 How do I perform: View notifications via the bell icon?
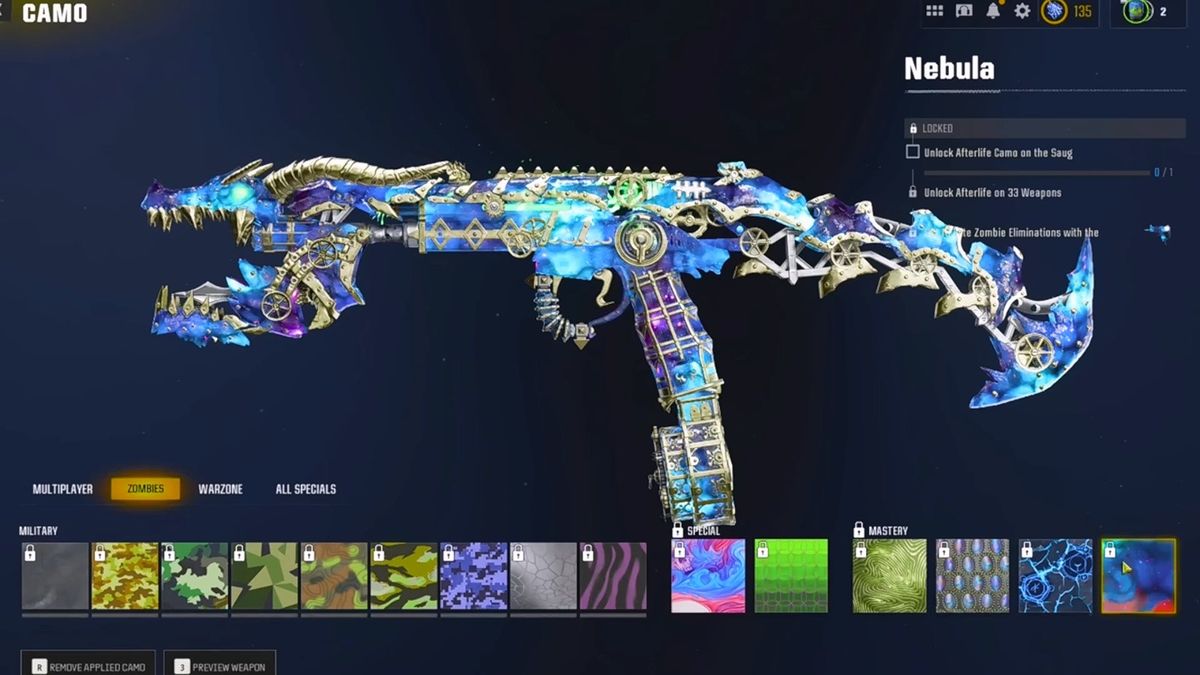[993, 11]
